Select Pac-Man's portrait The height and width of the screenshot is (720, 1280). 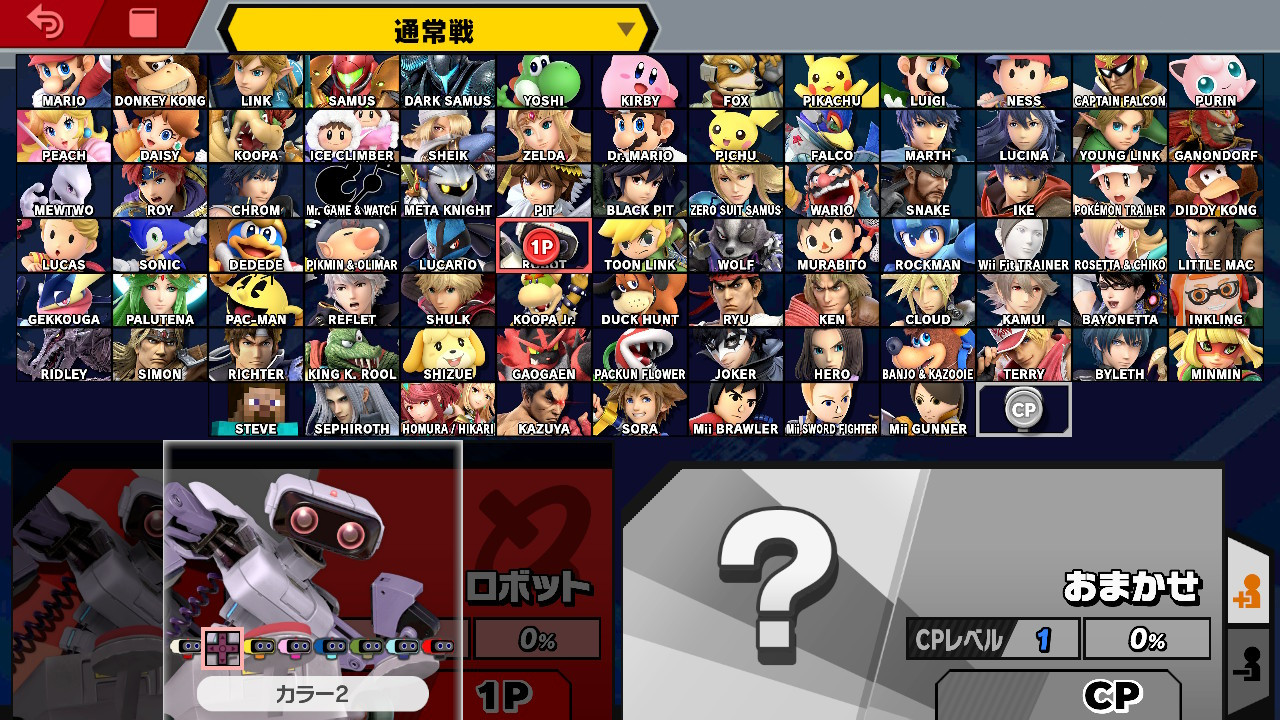tap(256, 298)
